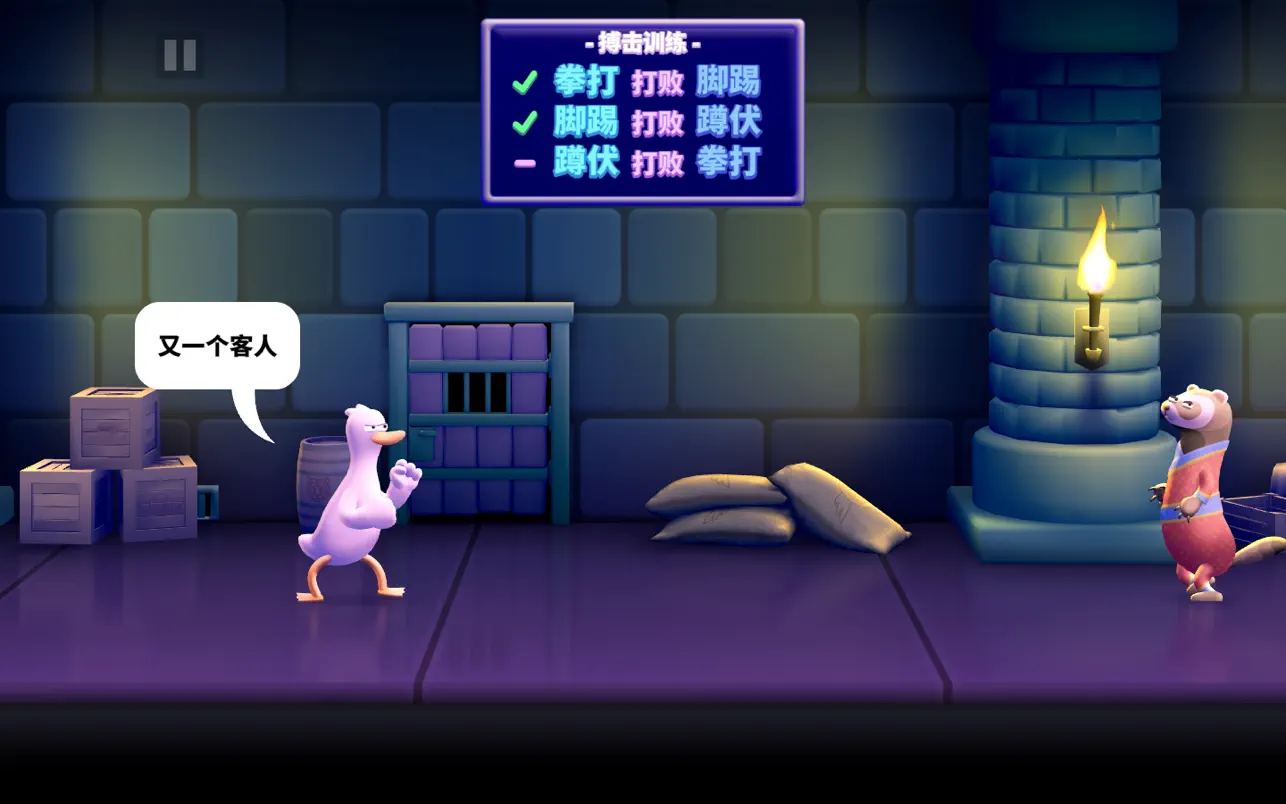The image size is (1286, 804).
Task: Click the stacked wooden crates on the left
Action: 110,470
